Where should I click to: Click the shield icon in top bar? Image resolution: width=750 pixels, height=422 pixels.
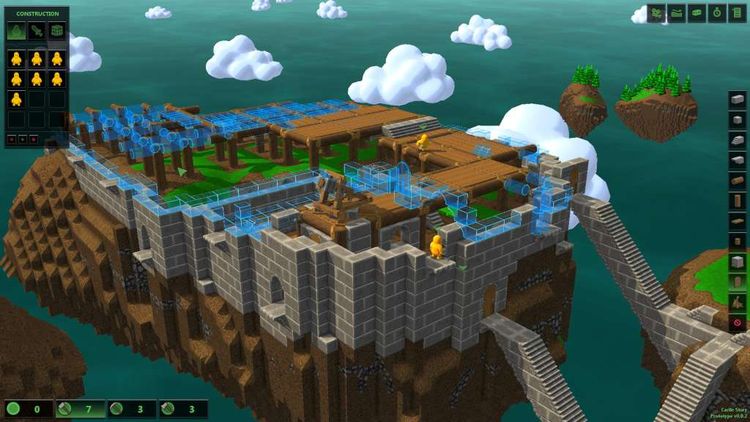pos(739,13)
